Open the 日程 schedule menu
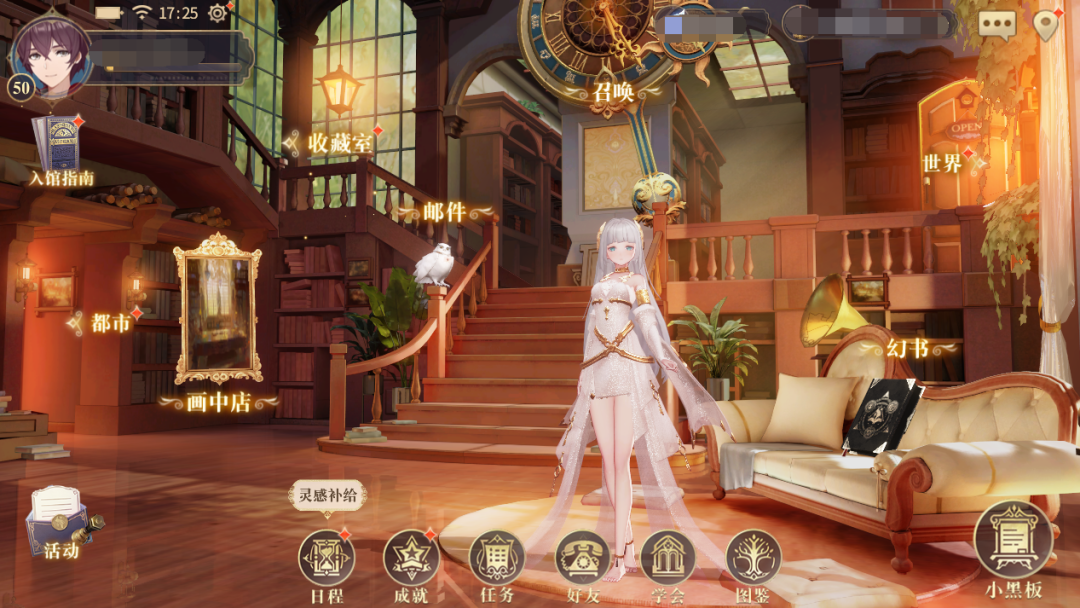The width and height of the screenshot is (1080, 608). (x=326, y=557)
